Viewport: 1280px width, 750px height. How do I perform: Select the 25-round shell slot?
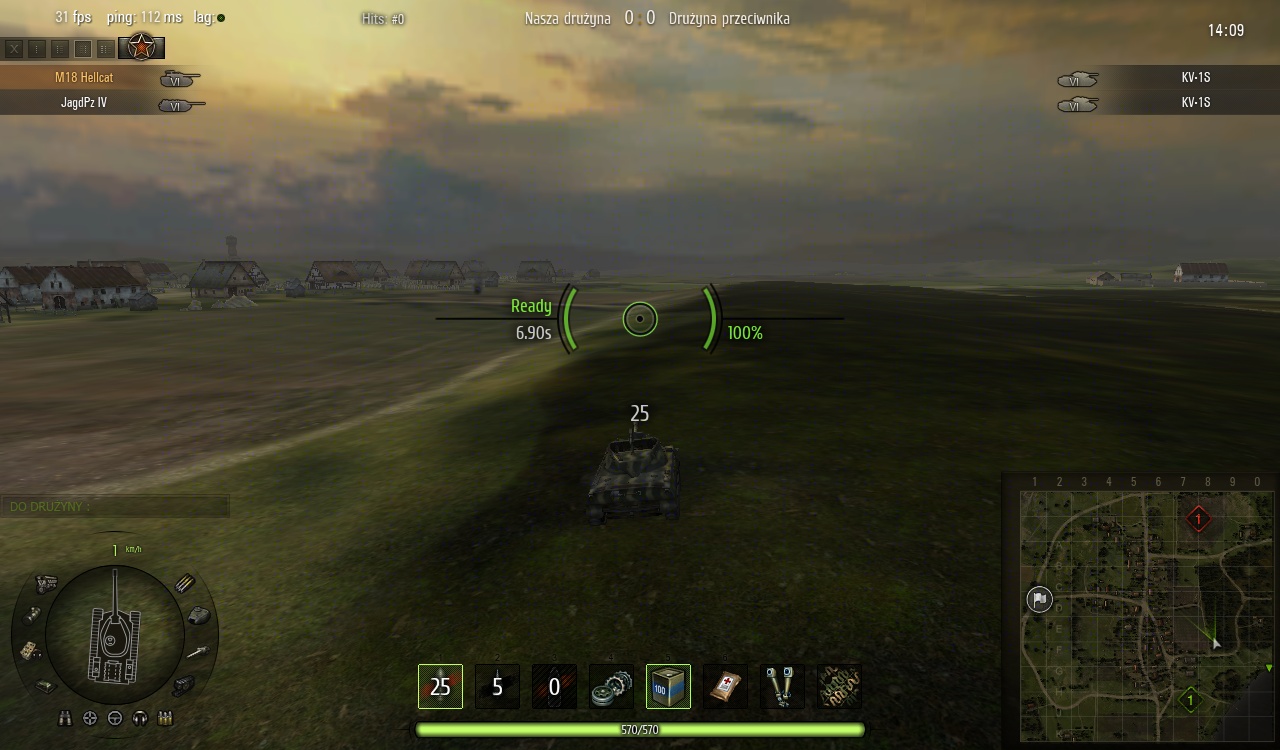[440, 687]
